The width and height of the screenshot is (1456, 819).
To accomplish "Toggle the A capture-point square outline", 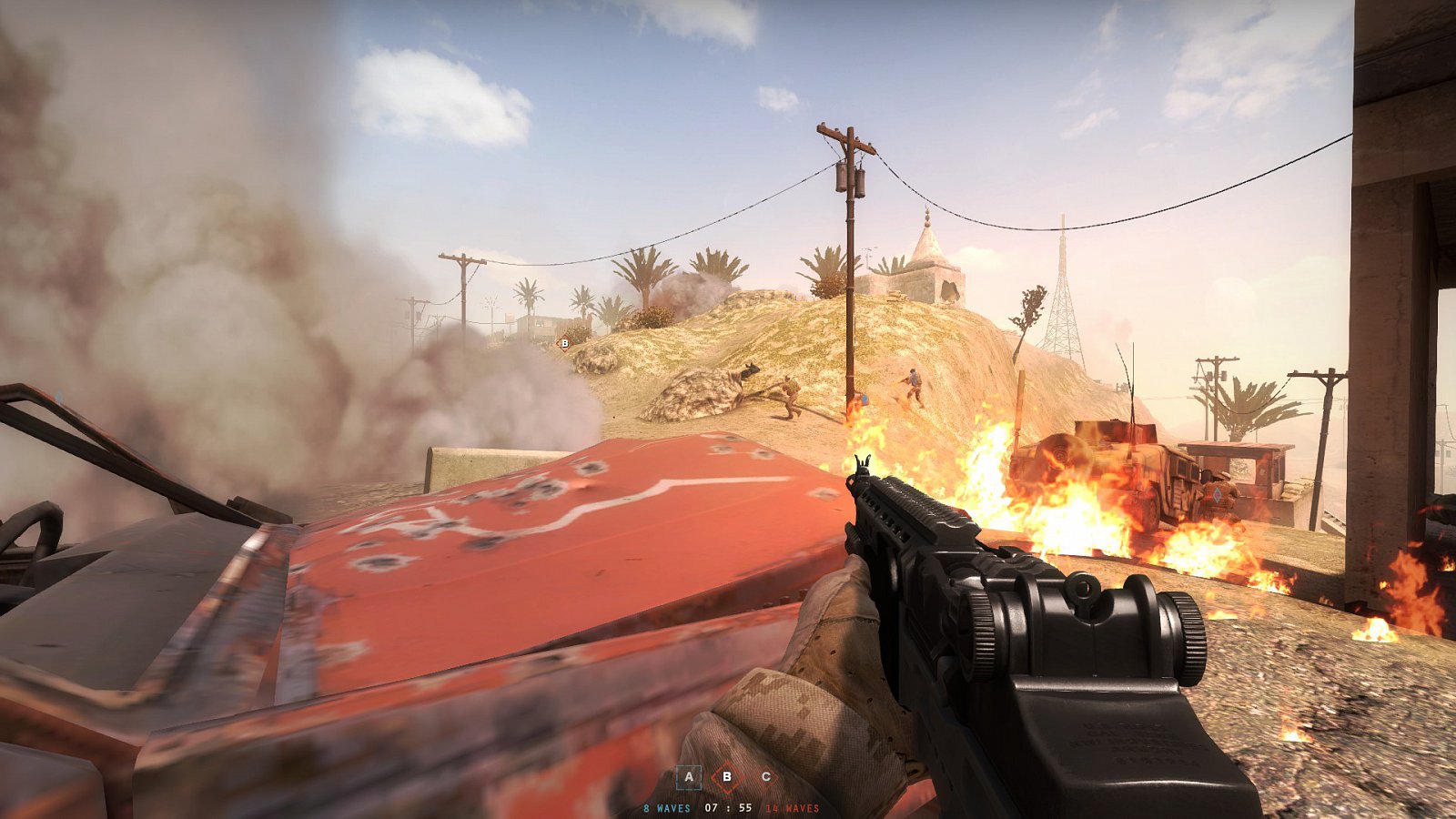I will 689,777.
